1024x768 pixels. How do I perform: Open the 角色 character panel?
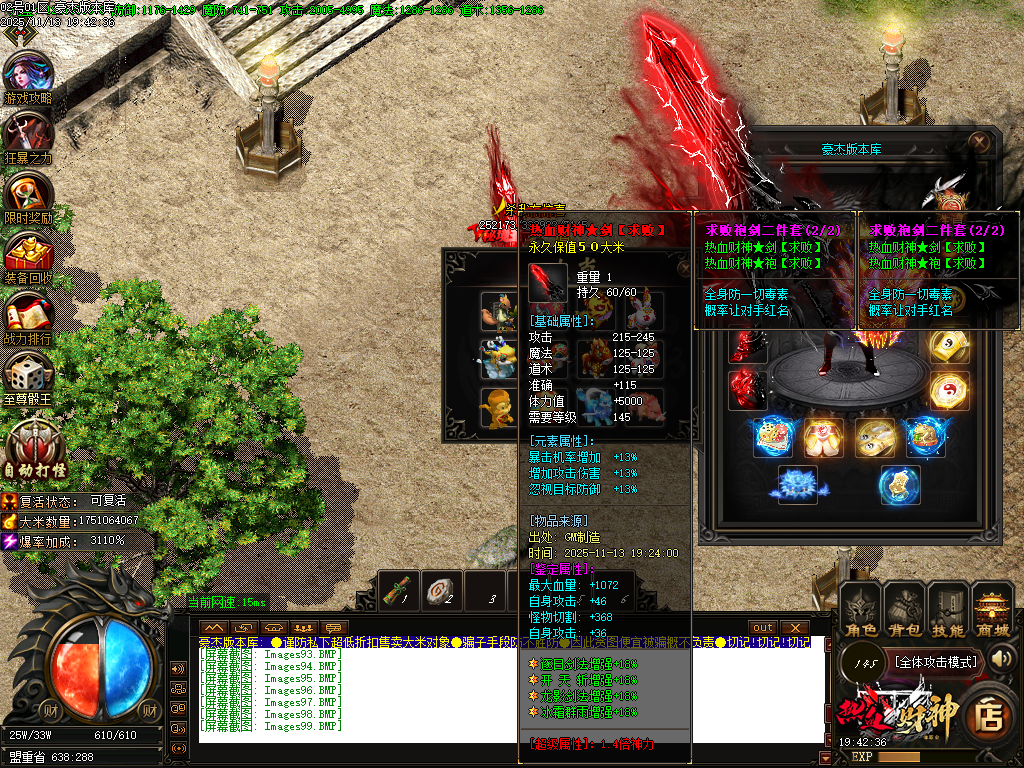[x=859, y=610]
